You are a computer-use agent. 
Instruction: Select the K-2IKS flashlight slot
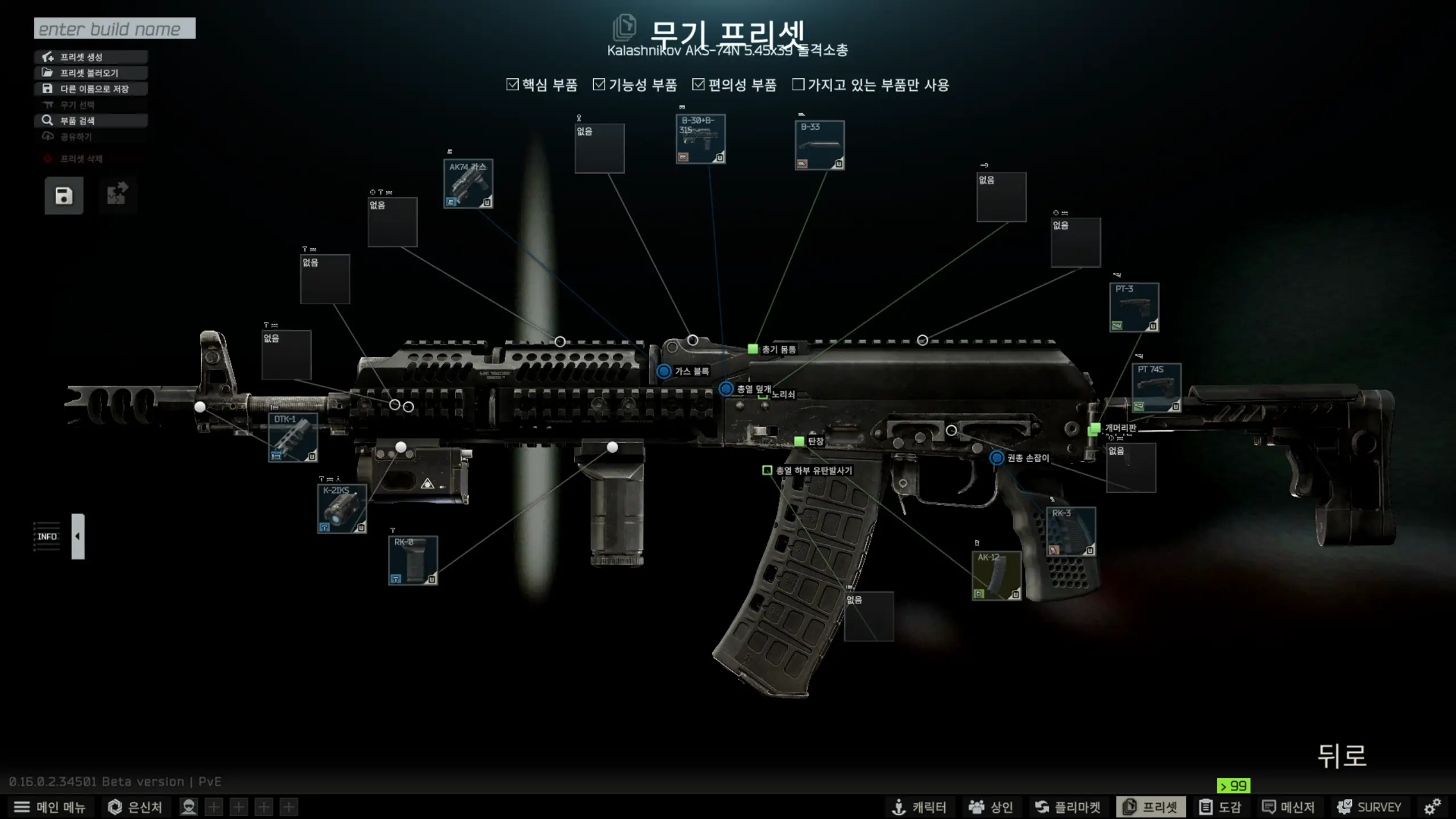(342, 508)
